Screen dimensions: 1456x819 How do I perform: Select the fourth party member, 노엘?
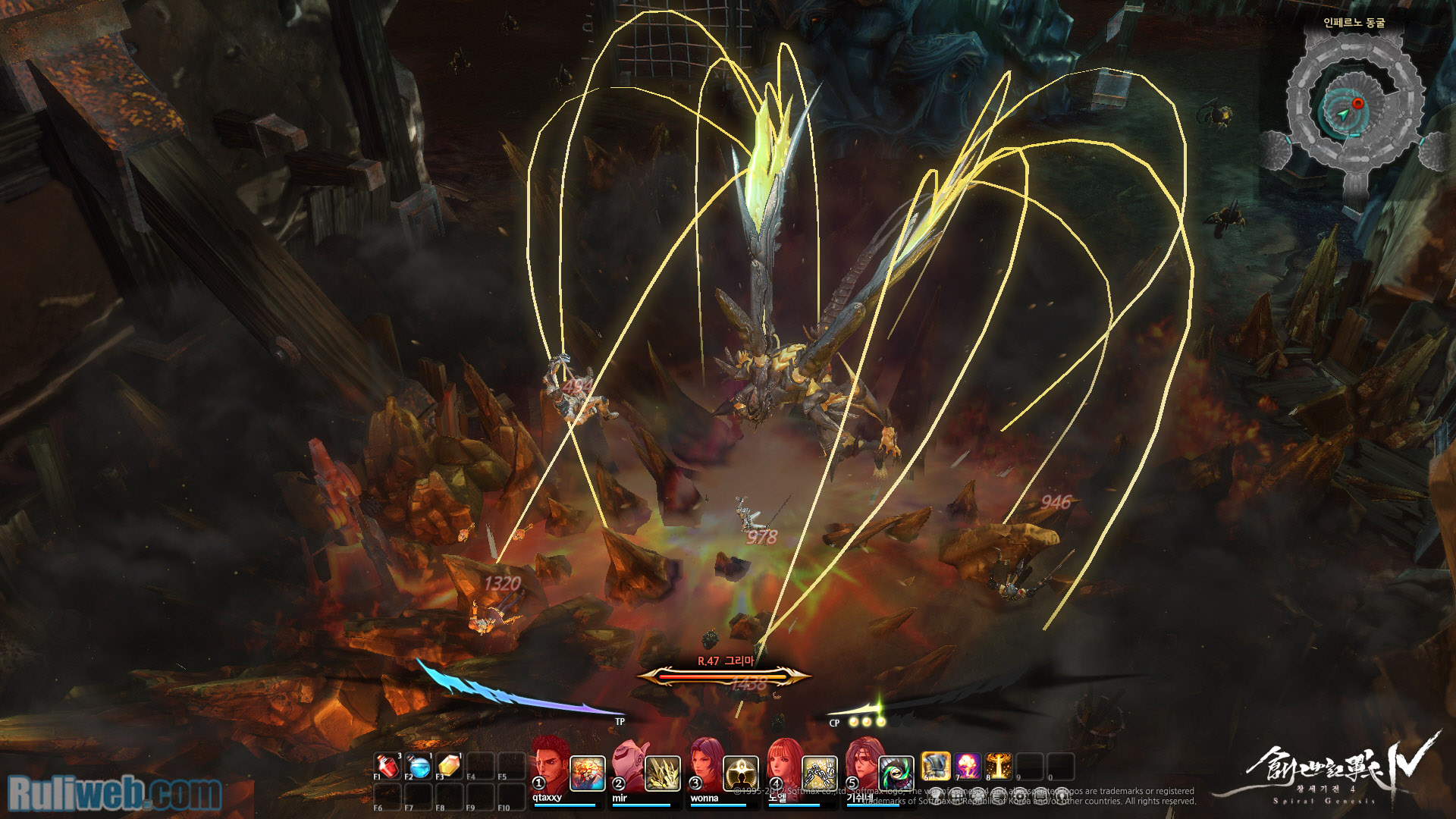coord(785,764)
